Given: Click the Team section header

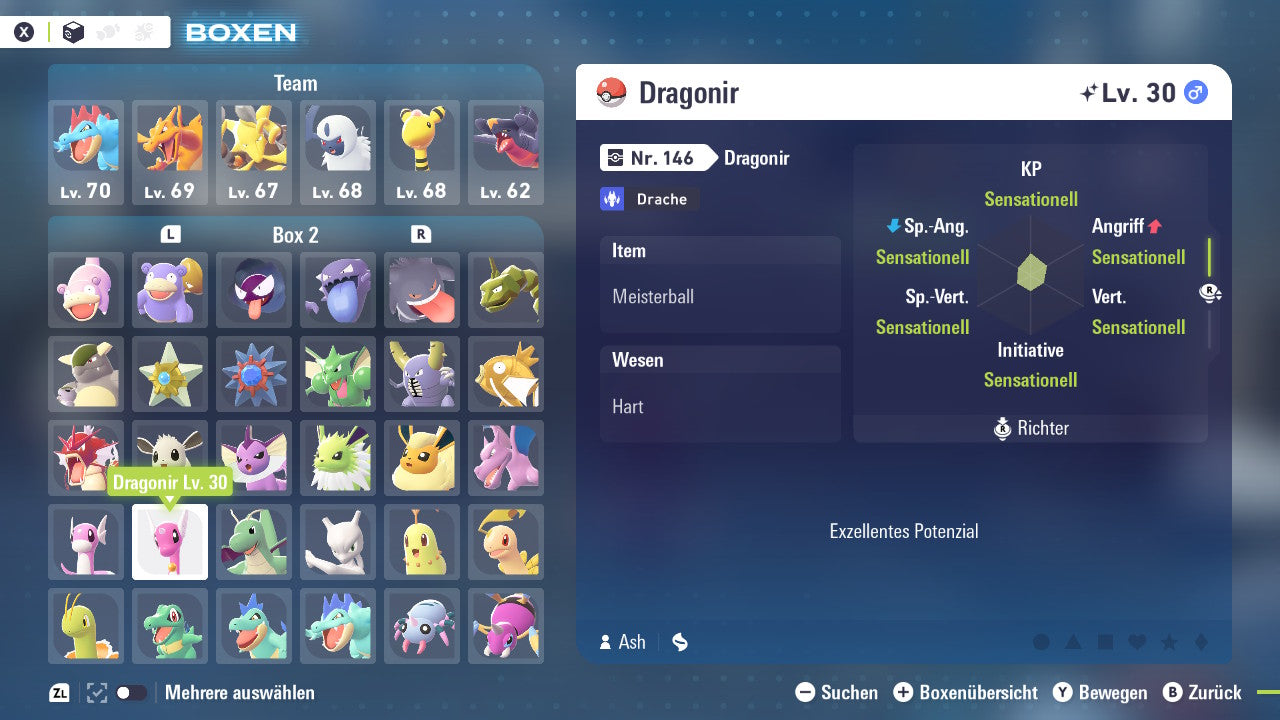Looking at the screenshot, I should pos(295,83).
